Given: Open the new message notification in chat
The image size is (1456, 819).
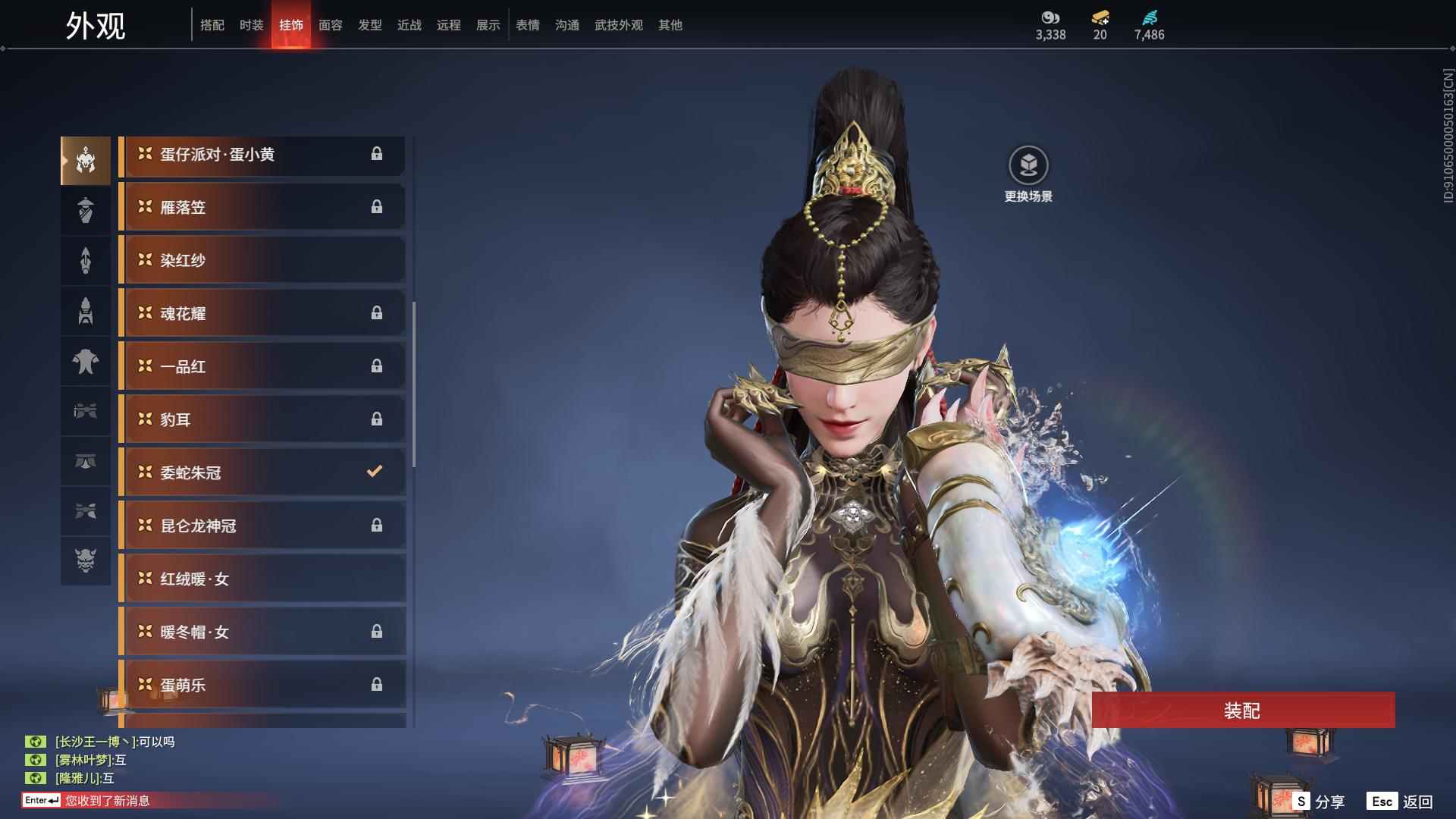Looking at the screenshot, I should pos(106,800).
